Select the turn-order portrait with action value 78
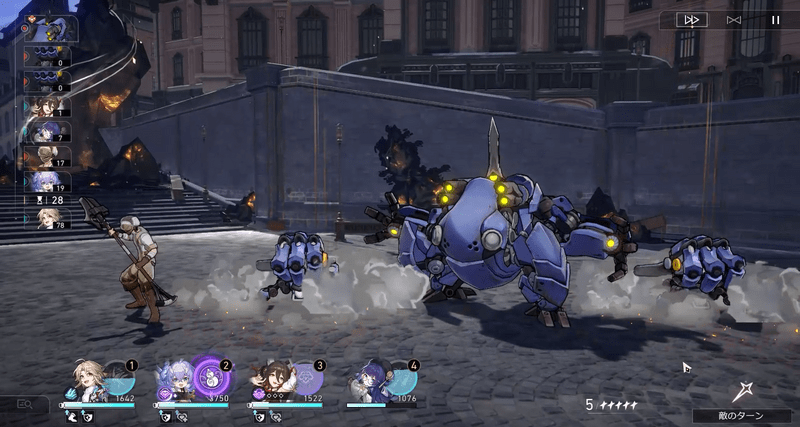The width and height of the screenshot is (800, 427). click(x=45, y=219)
